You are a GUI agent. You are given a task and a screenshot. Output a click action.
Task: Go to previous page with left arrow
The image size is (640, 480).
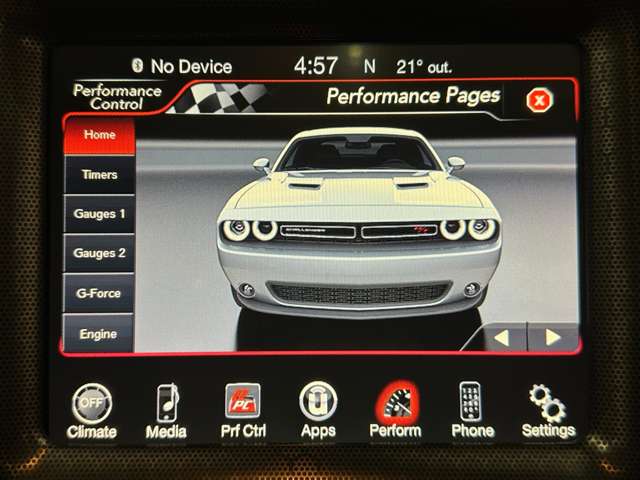[x=501, y=337]
